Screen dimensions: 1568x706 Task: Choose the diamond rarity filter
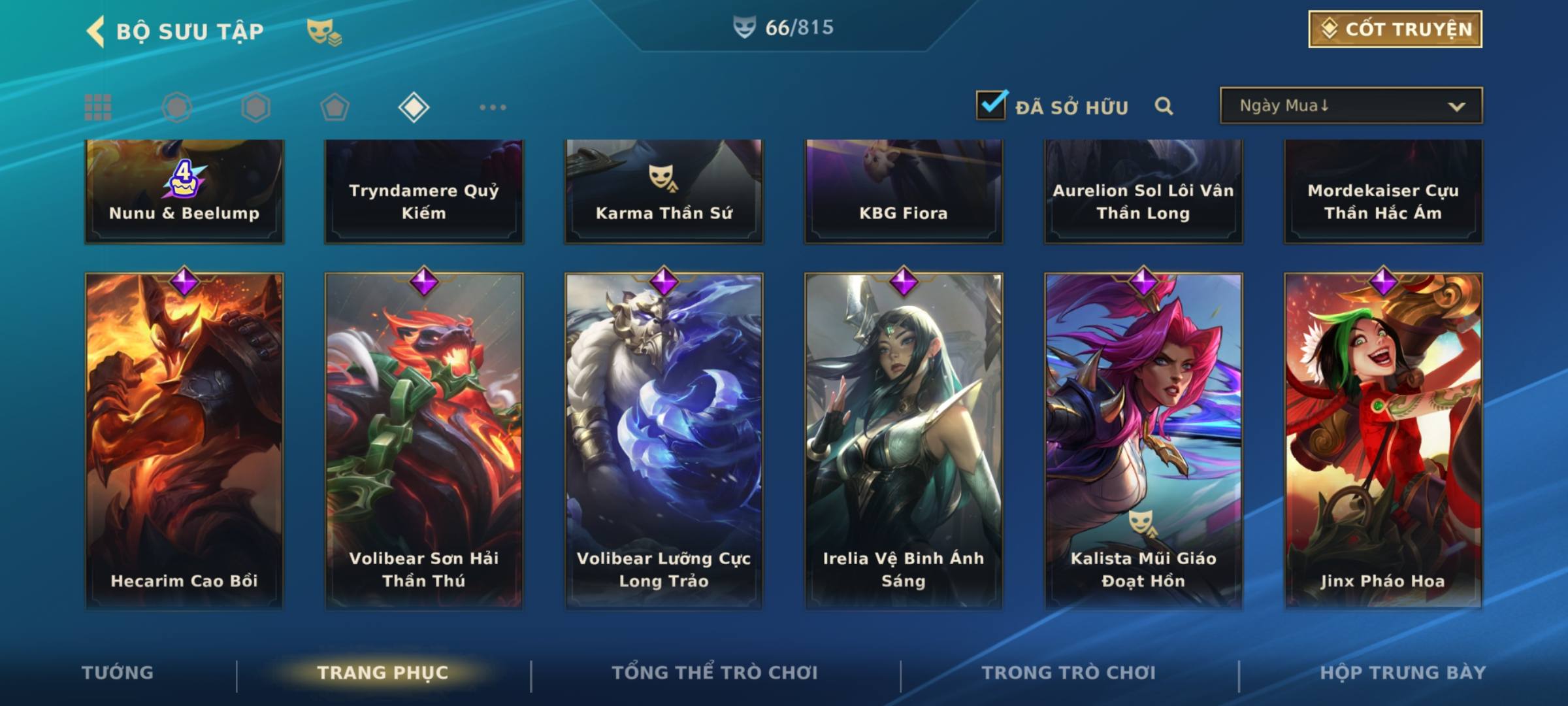(414, 107)
